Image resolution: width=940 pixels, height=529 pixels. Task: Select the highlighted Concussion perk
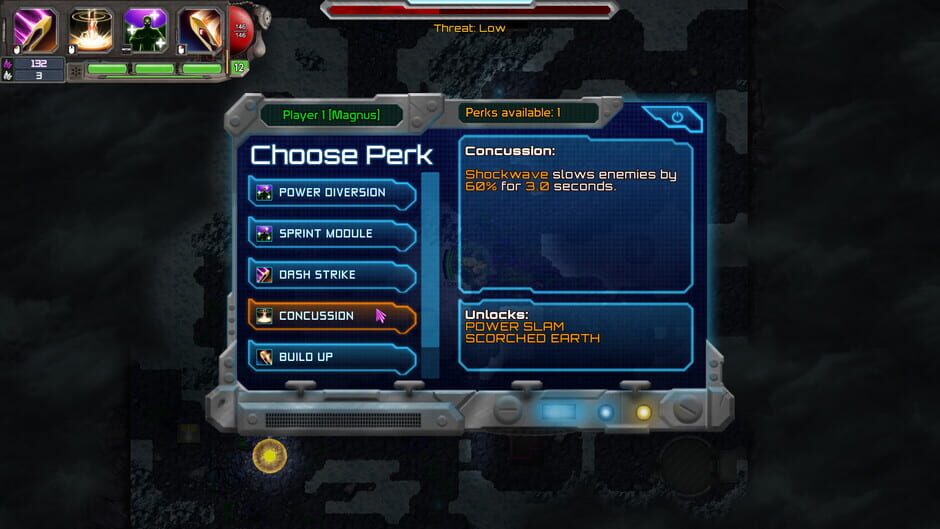click(x=331, y=316)
